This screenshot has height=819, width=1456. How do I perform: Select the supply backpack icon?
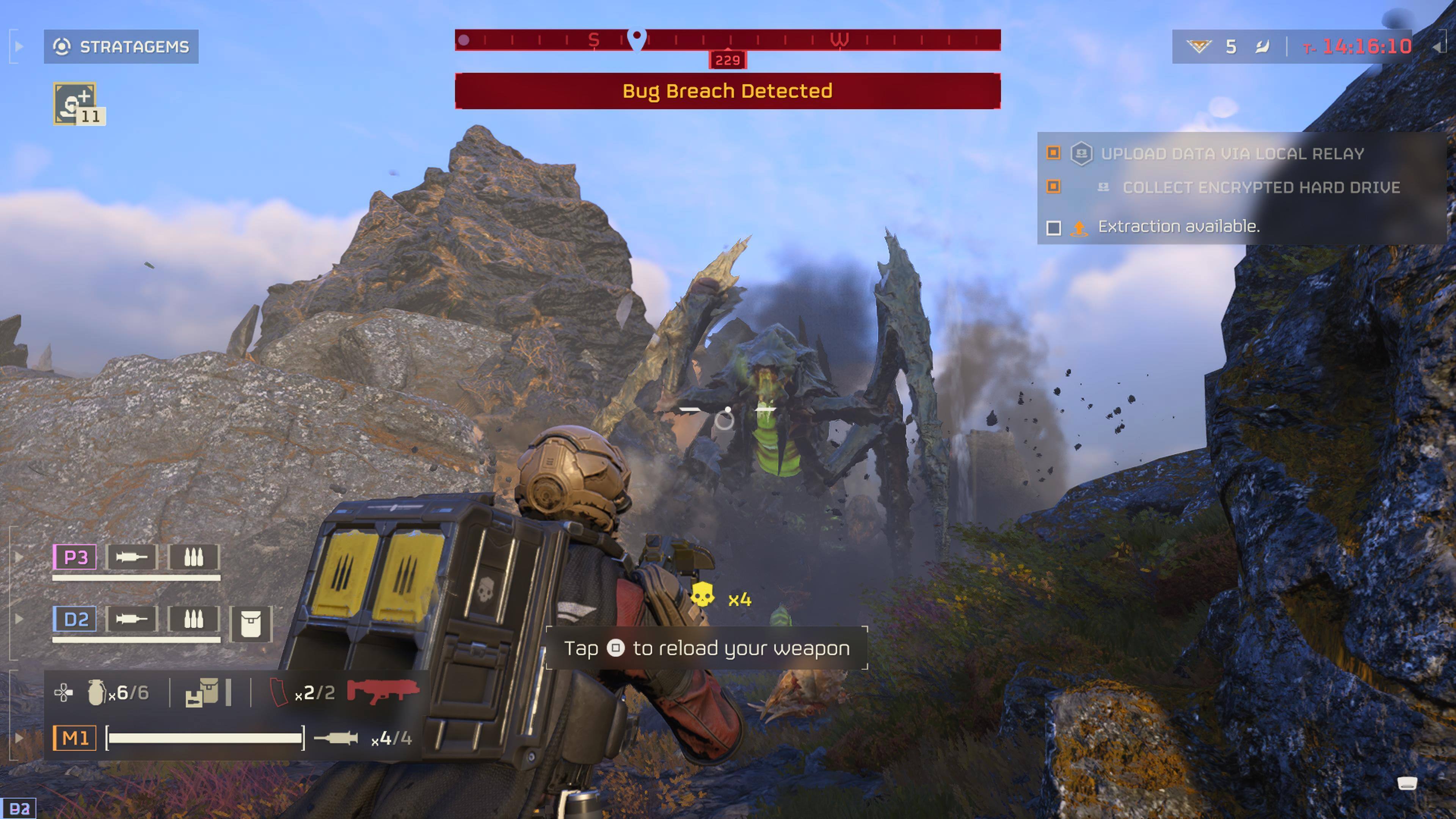tap(202, 692)
